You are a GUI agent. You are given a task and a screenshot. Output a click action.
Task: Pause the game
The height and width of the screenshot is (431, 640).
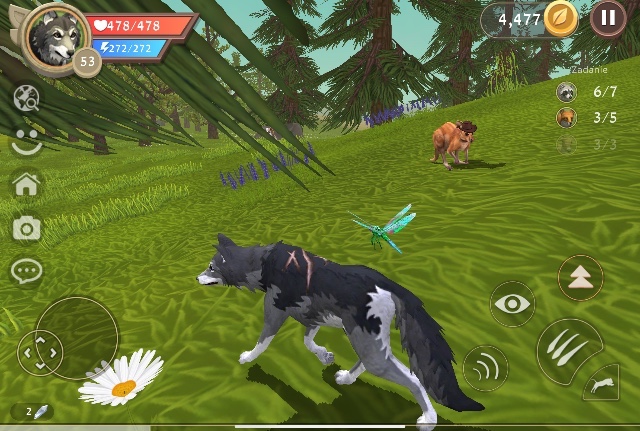608,18
